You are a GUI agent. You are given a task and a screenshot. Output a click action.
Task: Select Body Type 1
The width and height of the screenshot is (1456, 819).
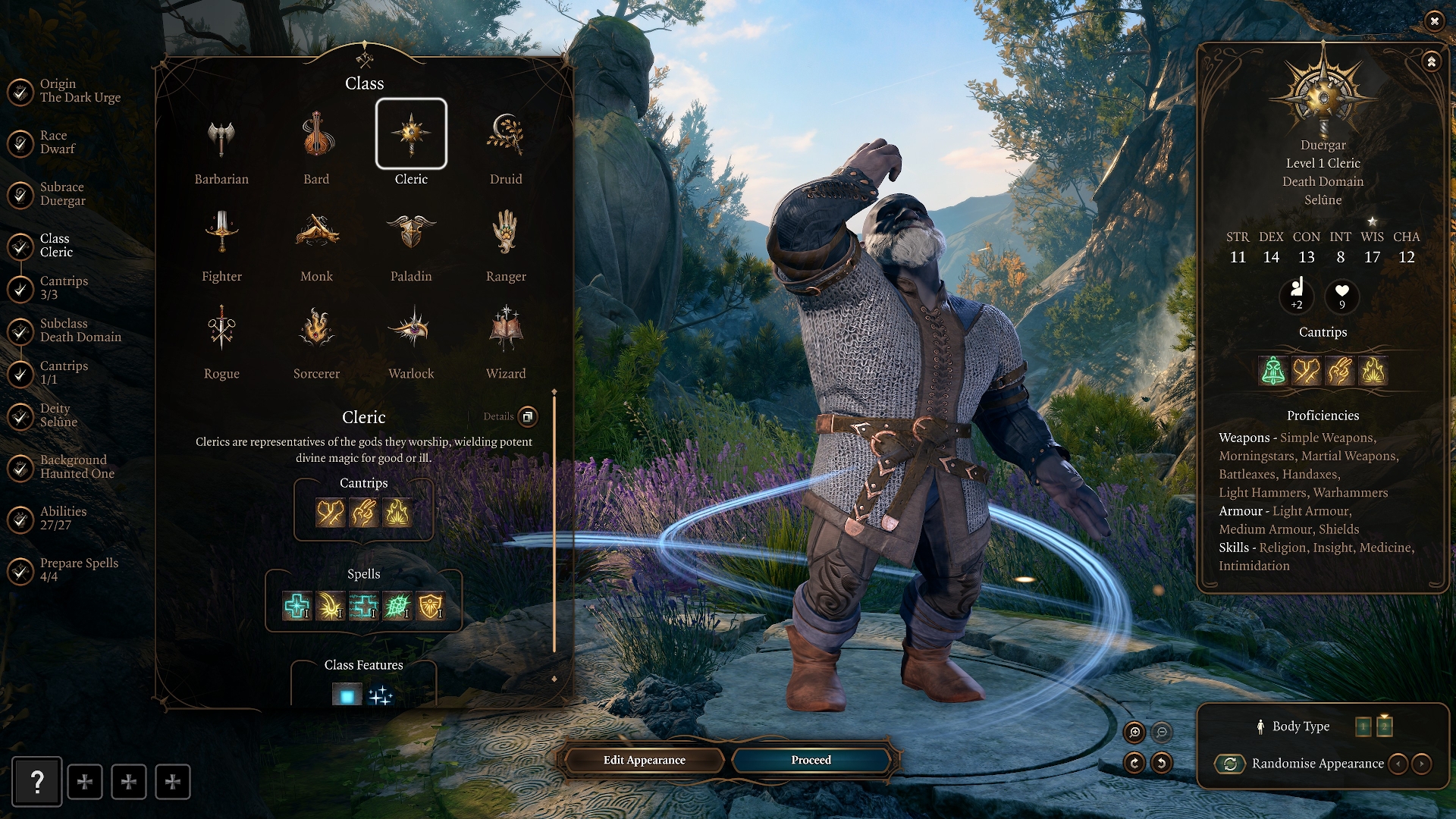point(1363,726)
